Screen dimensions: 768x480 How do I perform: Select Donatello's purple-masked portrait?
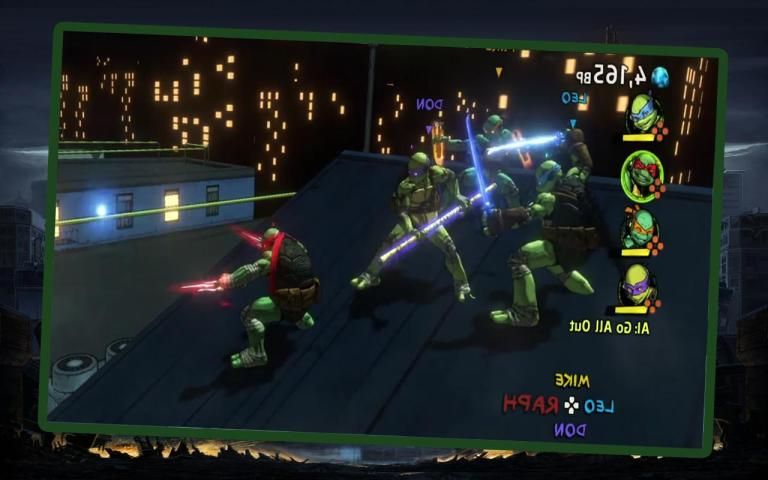click(637, 285)
